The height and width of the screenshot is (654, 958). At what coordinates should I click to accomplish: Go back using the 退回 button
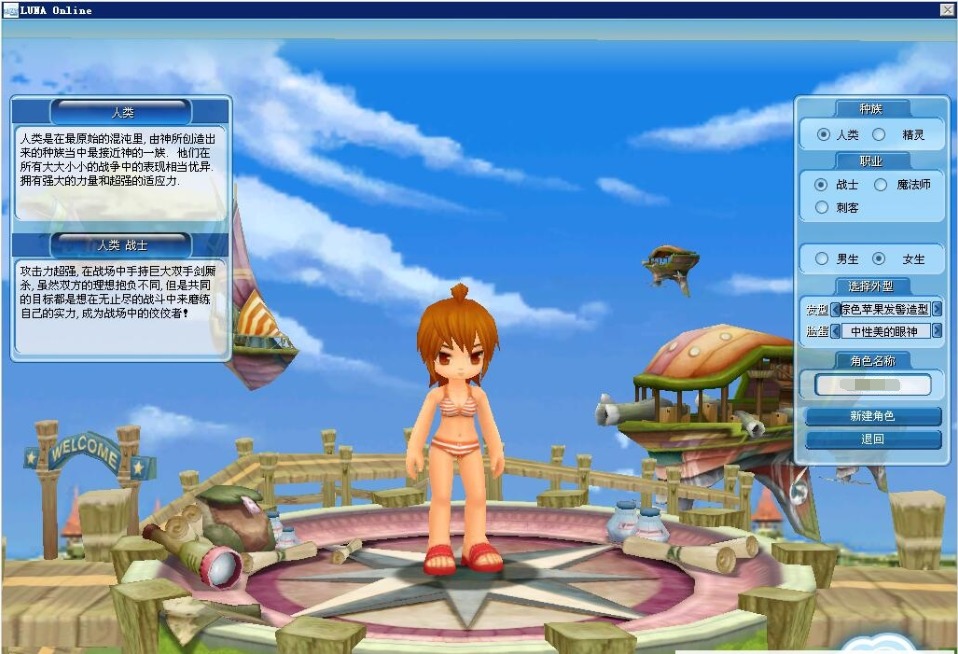tap(872, 439)
